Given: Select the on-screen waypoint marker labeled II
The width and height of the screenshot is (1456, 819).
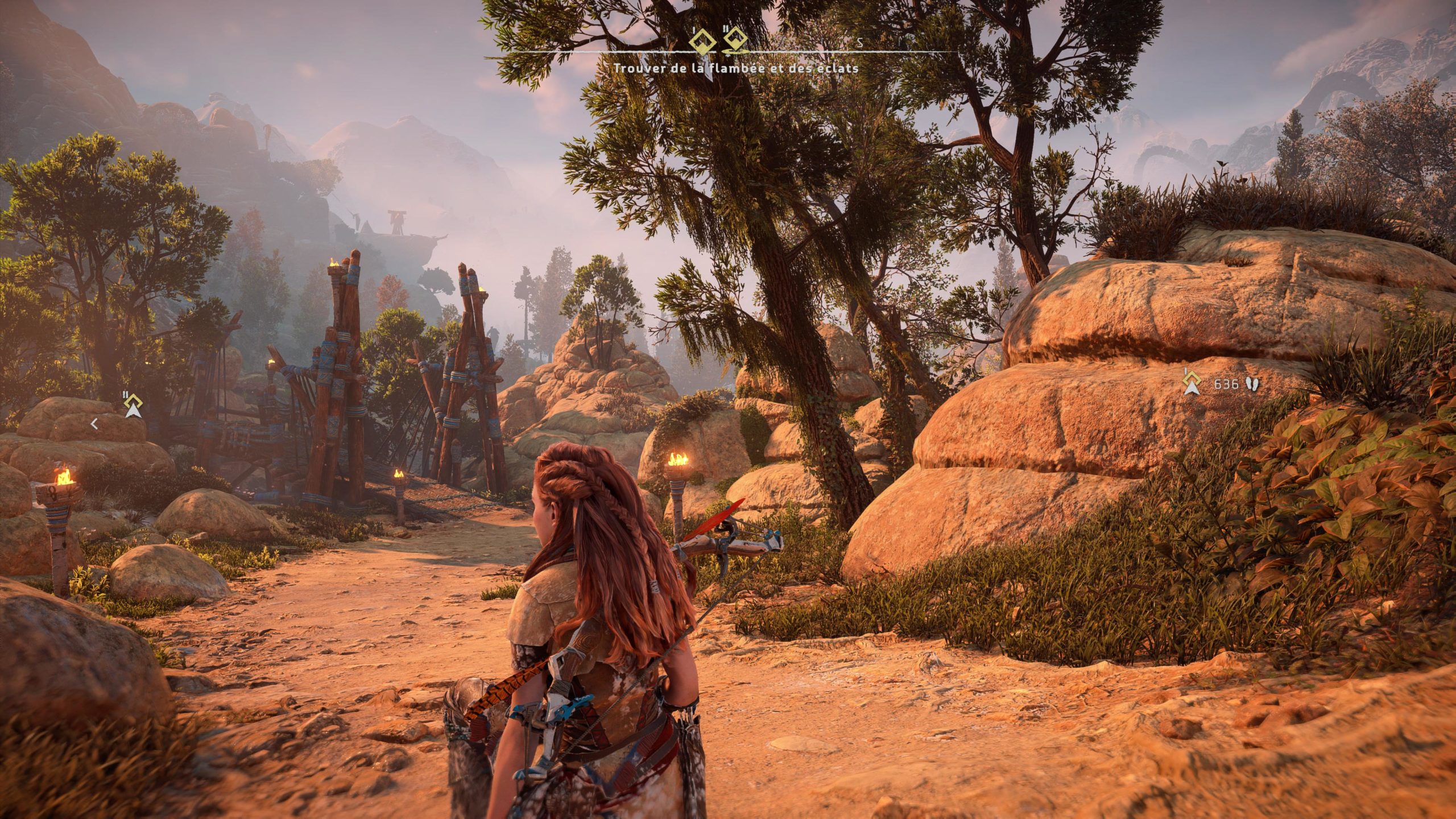Looking at the screenshot, I should (133, 406).
